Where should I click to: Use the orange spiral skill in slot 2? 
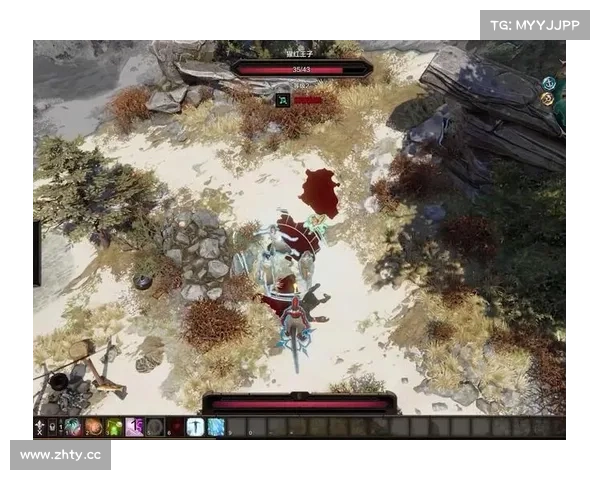click(94, 427)
